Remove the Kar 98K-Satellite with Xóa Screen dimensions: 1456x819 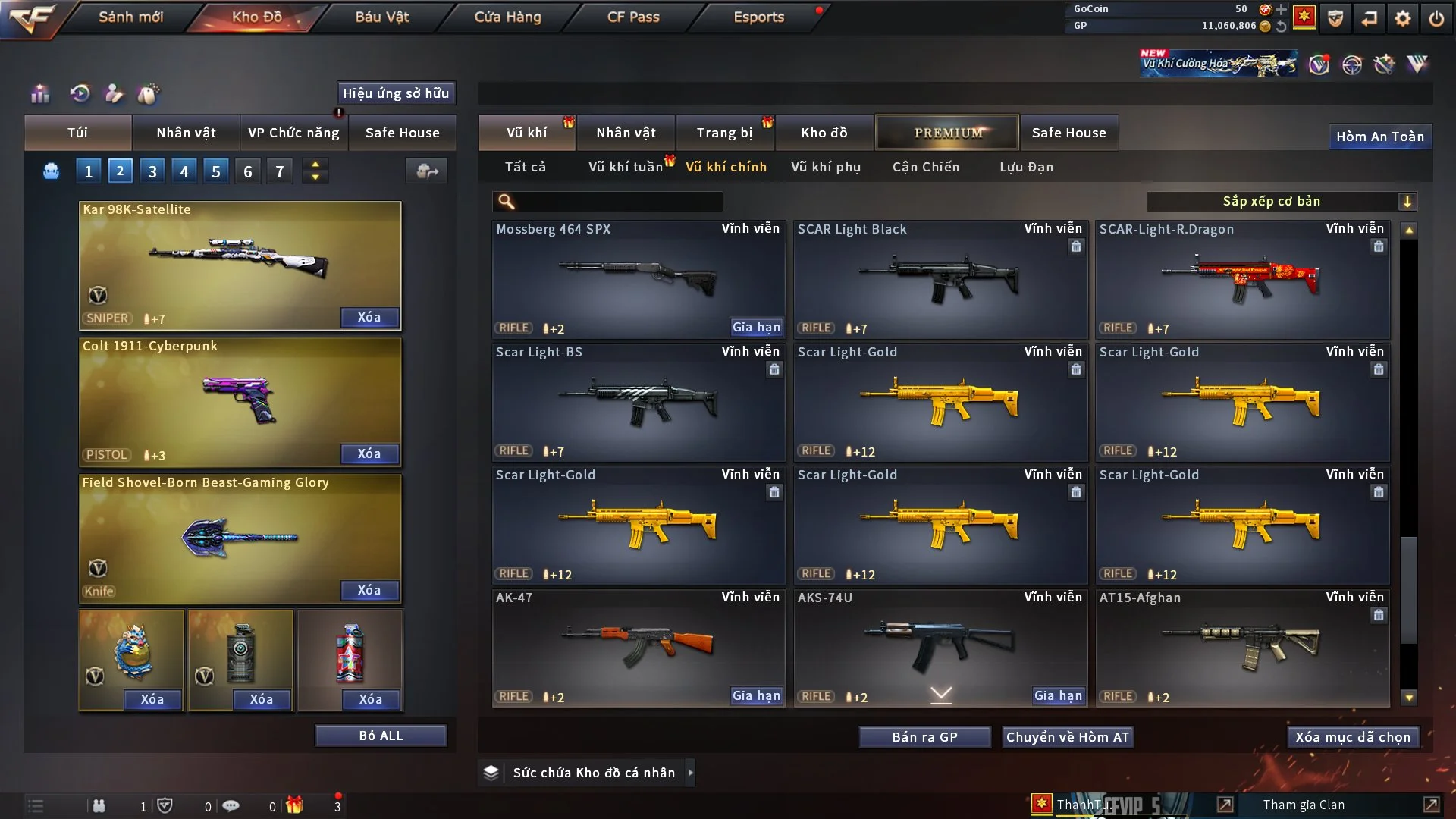point(369,318)
